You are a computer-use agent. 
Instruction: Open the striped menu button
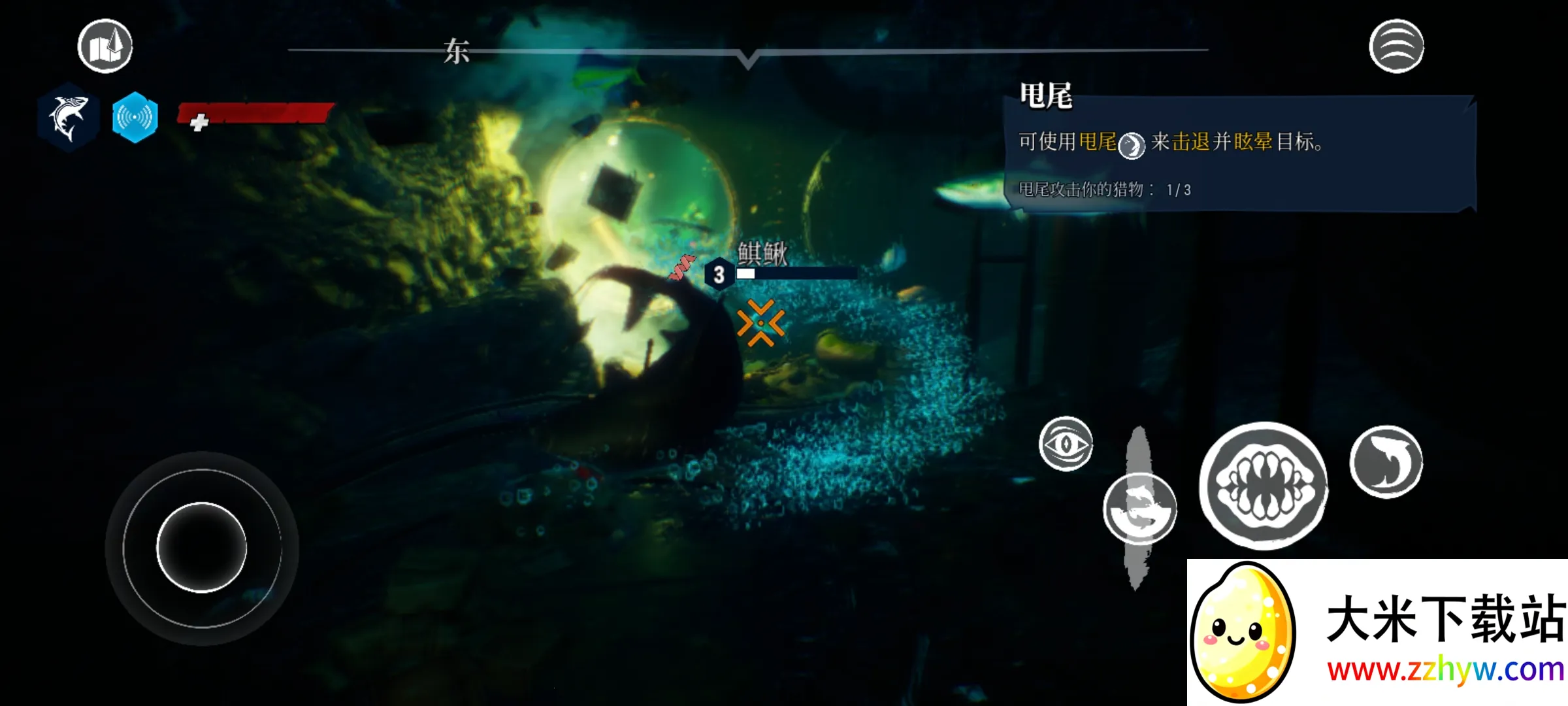click(x=1396, y=46)
